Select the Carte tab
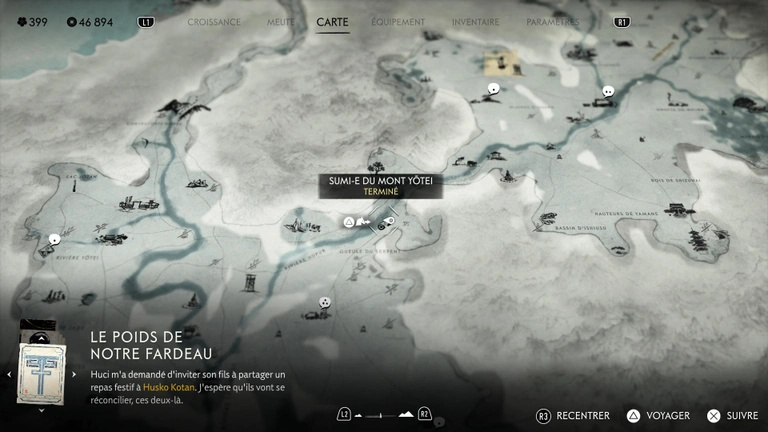This screenshot has height=432, width=768. click(x=332, y=21)
